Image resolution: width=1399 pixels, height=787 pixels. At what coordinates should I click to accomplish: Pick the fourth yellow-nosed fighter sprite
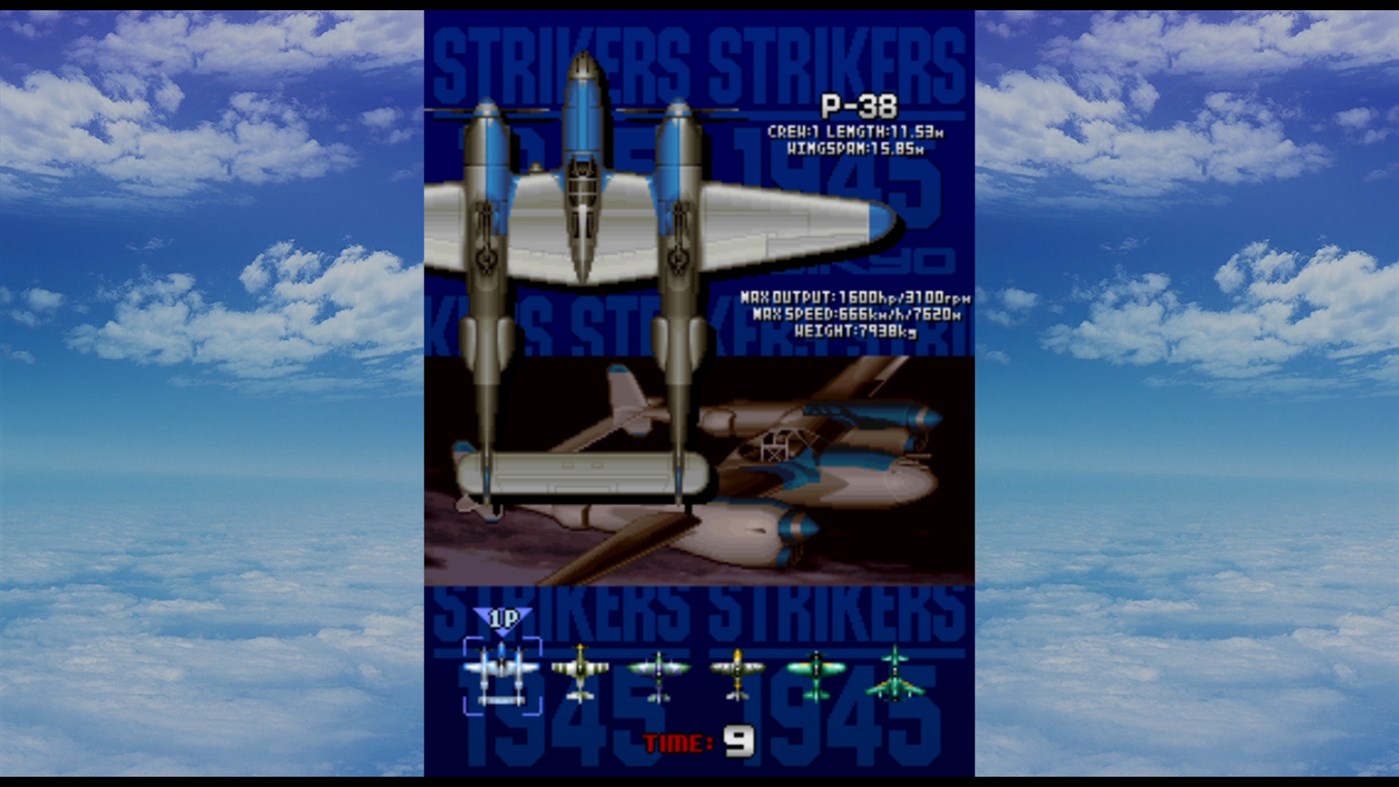pos(736,672)
